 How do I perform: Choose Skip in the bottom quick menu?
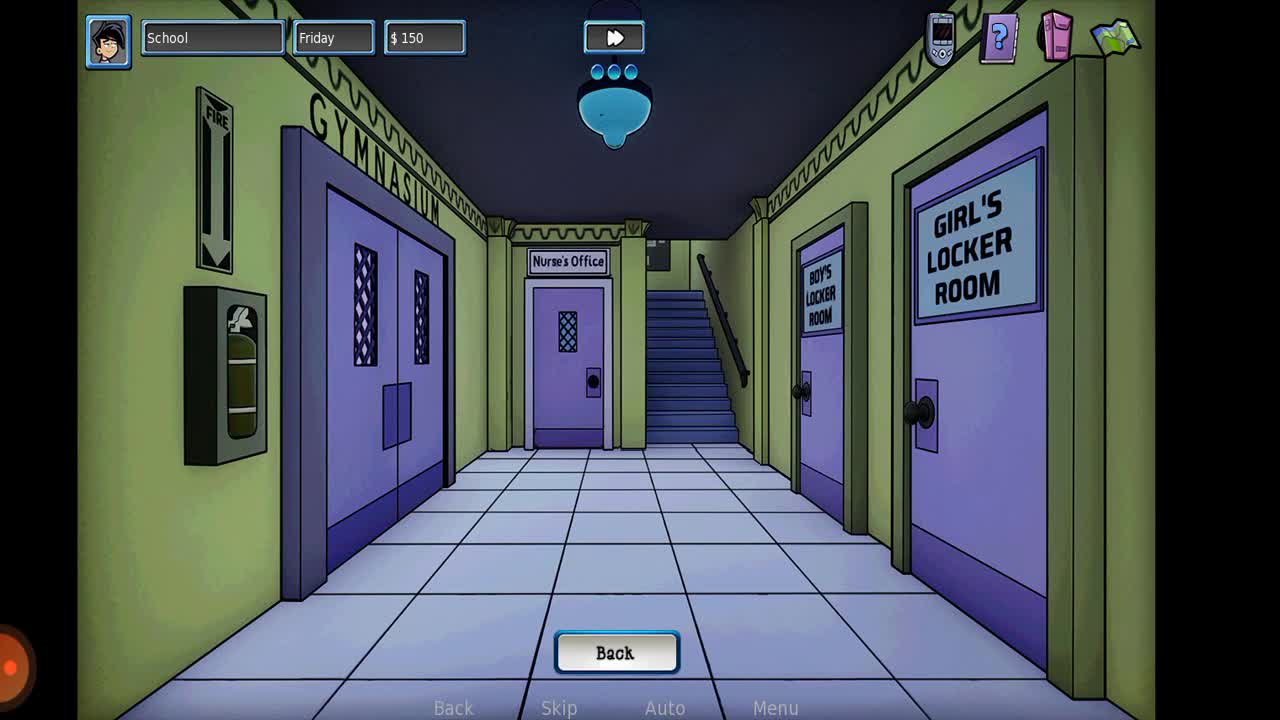tap(559, 708)
